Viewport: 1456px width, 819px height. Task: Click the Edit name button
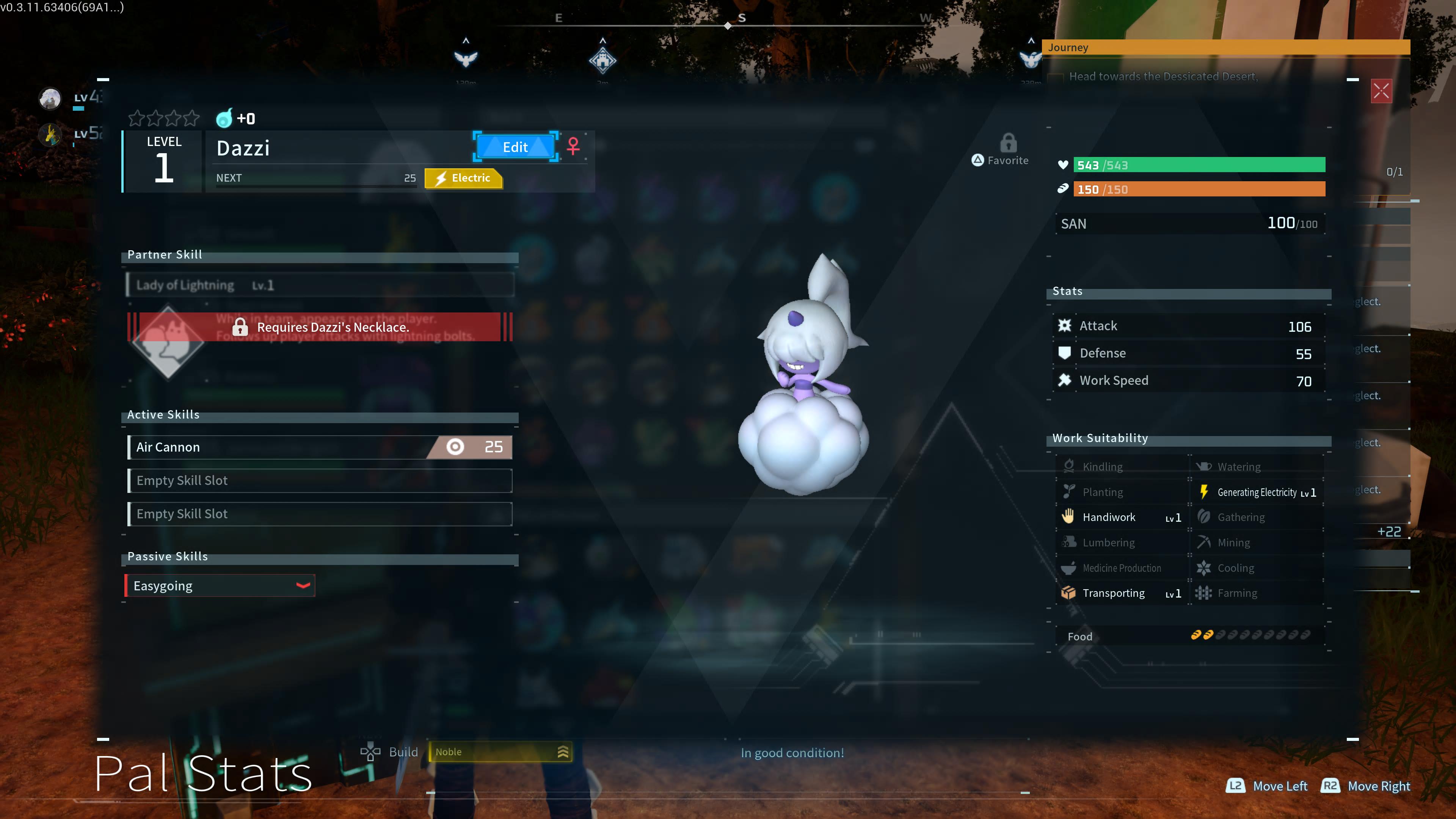click(x=515, y=147)
